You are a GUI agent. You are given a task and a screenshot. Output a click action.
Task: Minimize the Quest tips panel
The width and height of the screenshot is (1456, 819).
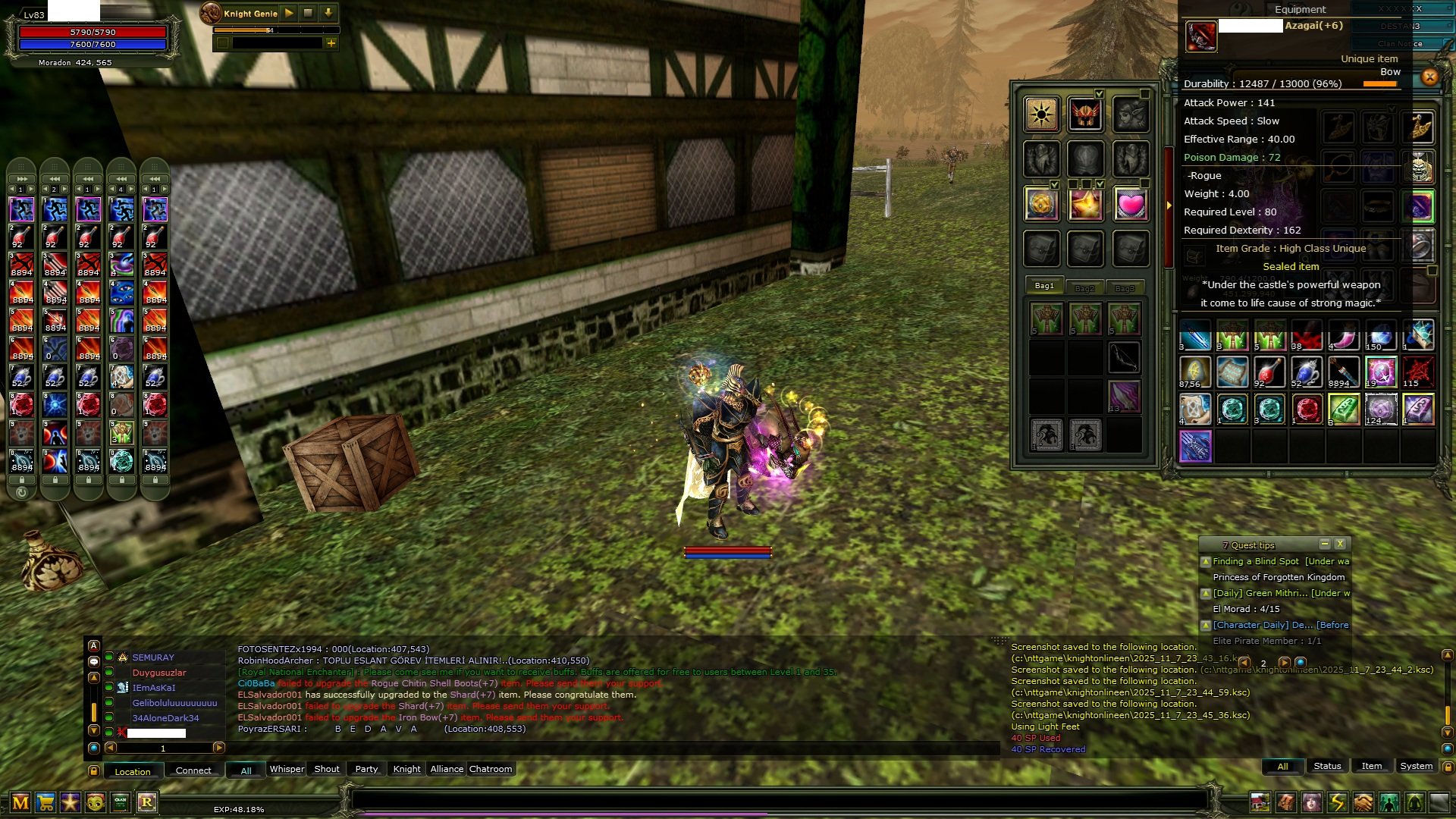(x=1324, y=544)
